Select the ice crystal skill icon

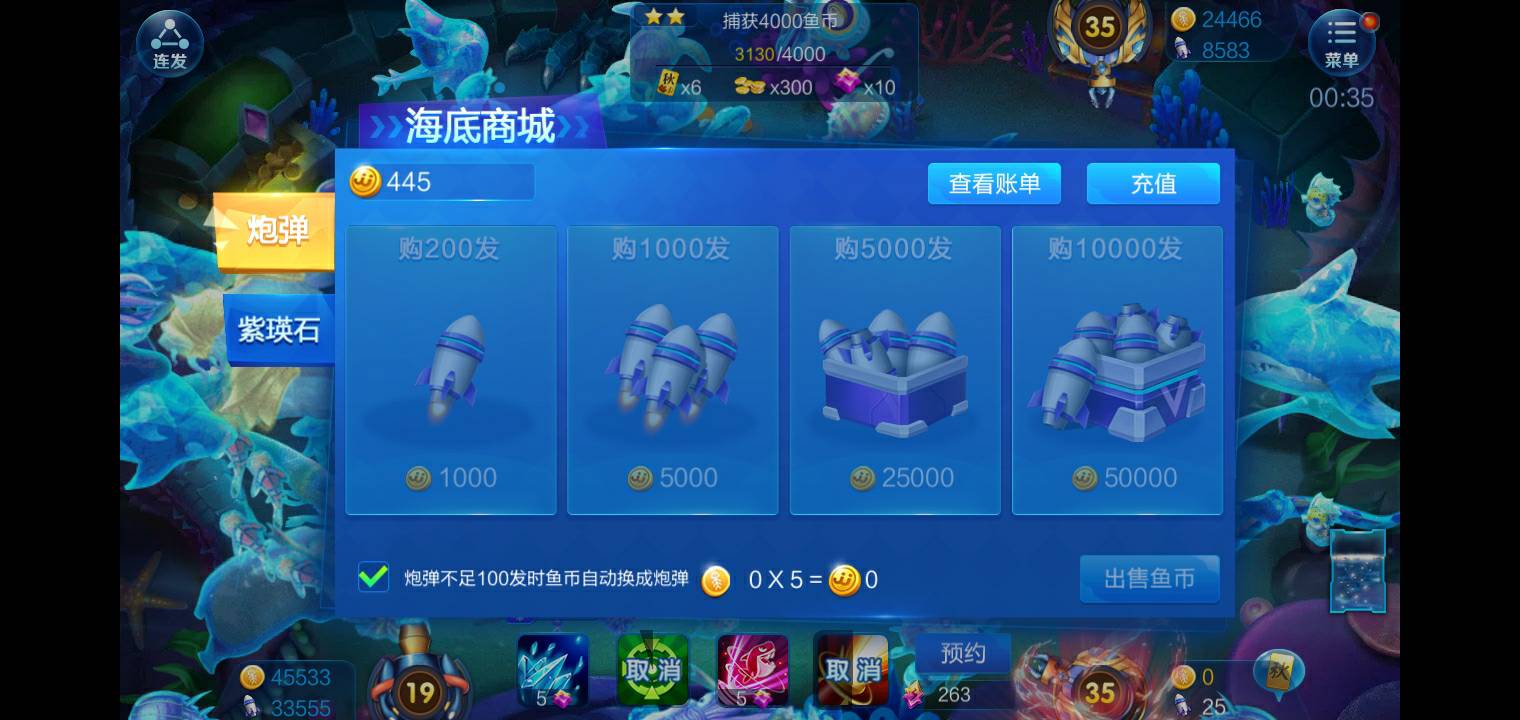click(552, 668)
